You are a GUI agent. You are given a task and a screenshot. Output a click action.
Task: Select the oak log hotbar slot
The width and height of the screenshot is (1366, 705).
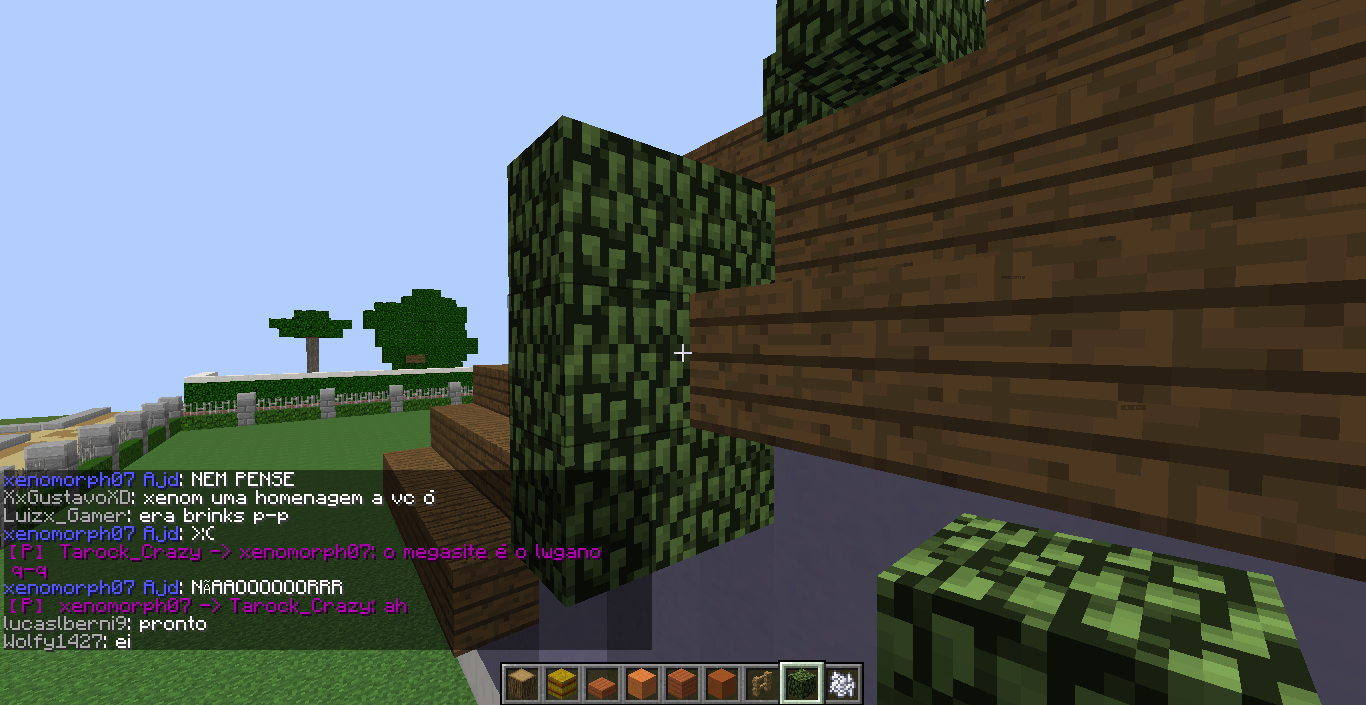tap(521, 684)
